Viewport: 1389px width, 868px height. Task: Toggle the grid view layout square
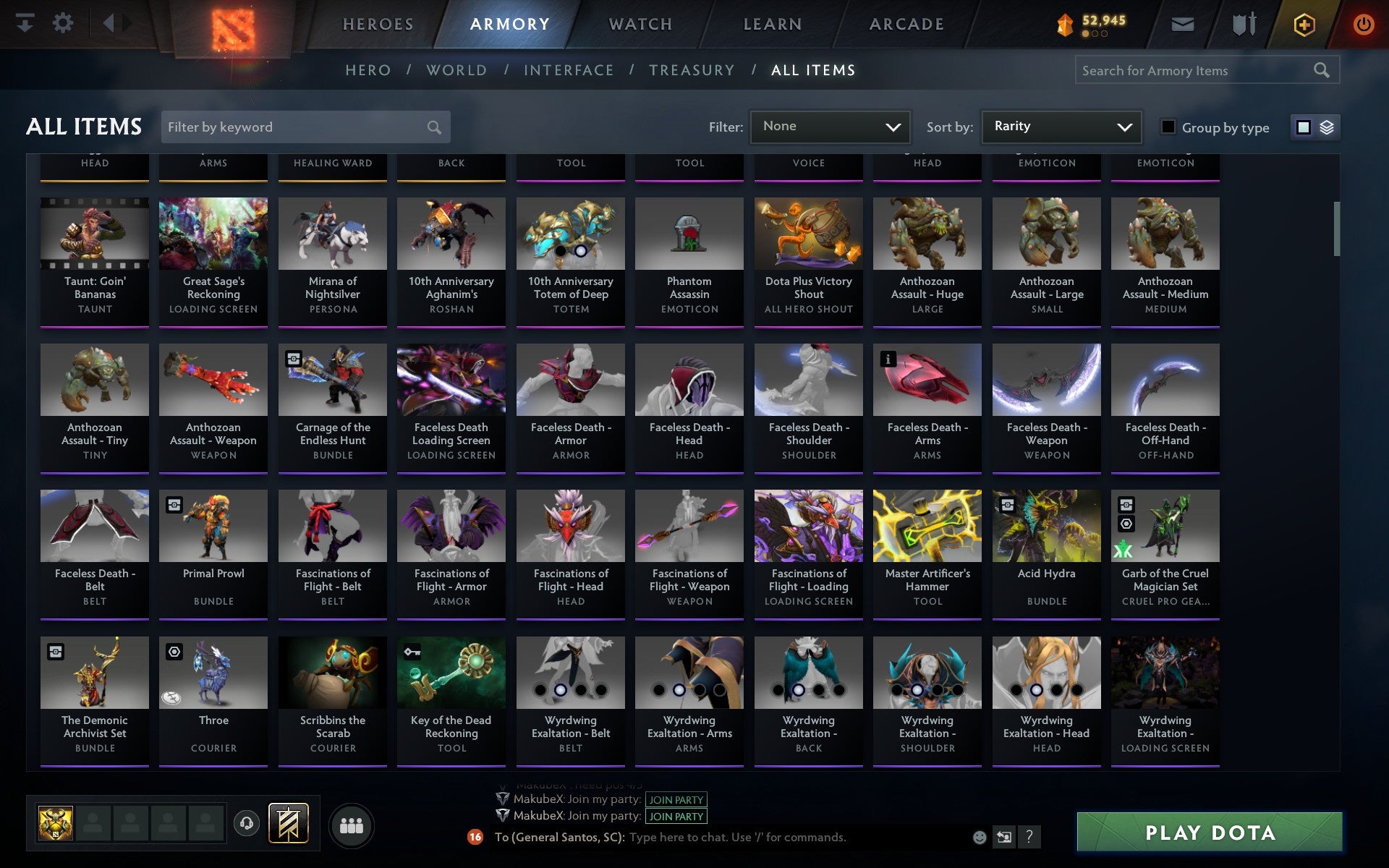[1304, 127]
